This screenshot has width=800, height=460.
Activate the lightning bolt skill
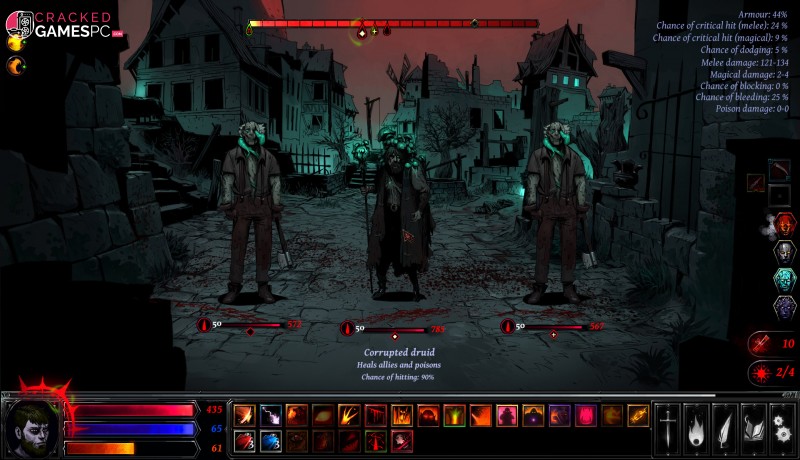271,415
